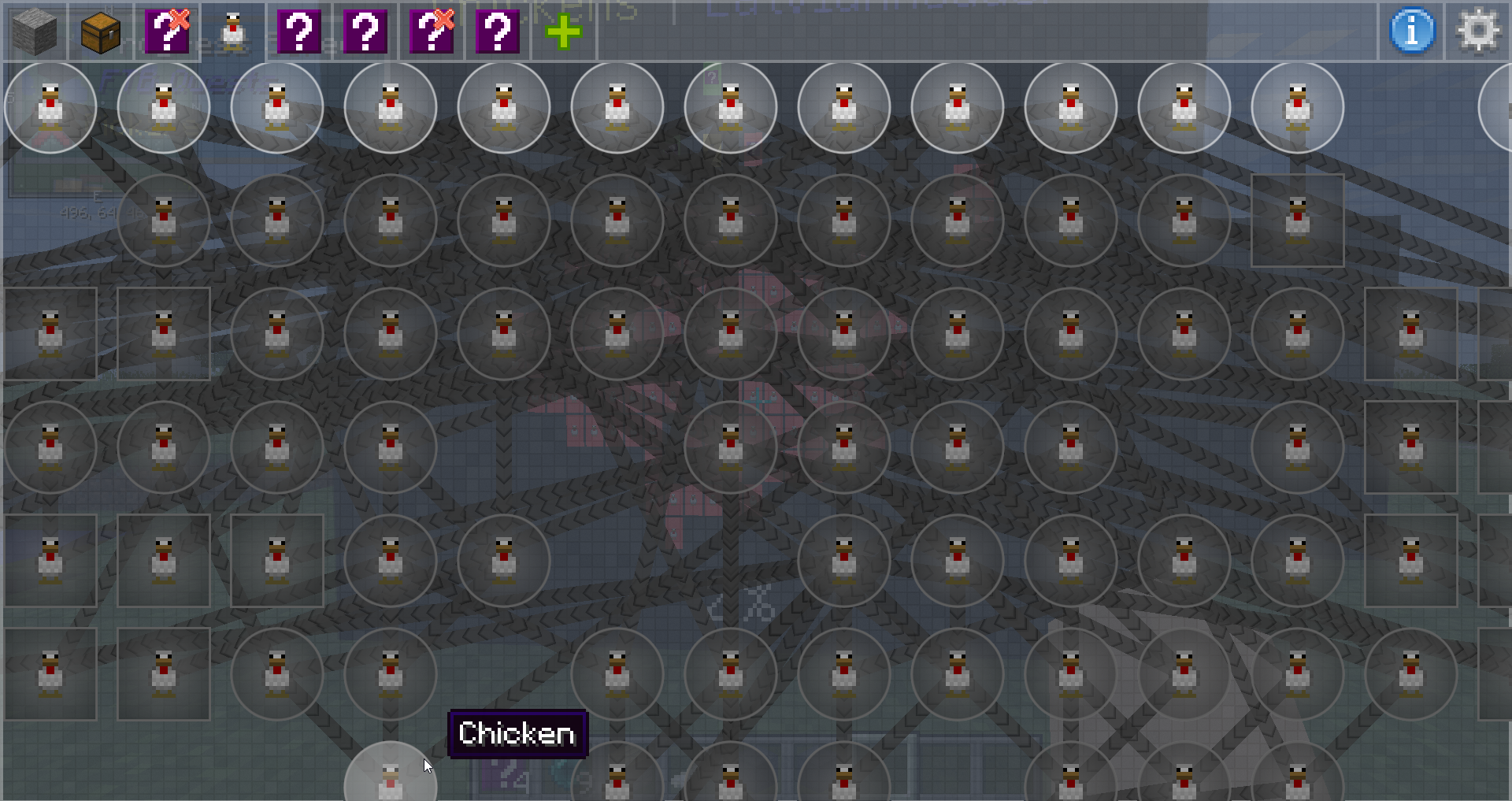Click the green plus button
1512x801 pixels.
(x=563, y=32)
